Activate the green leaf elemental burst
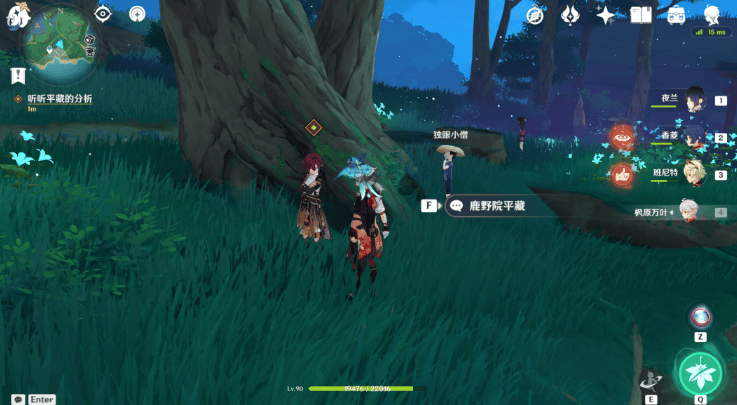The width and height of the screenshot is (737, 405). (701, 372)
